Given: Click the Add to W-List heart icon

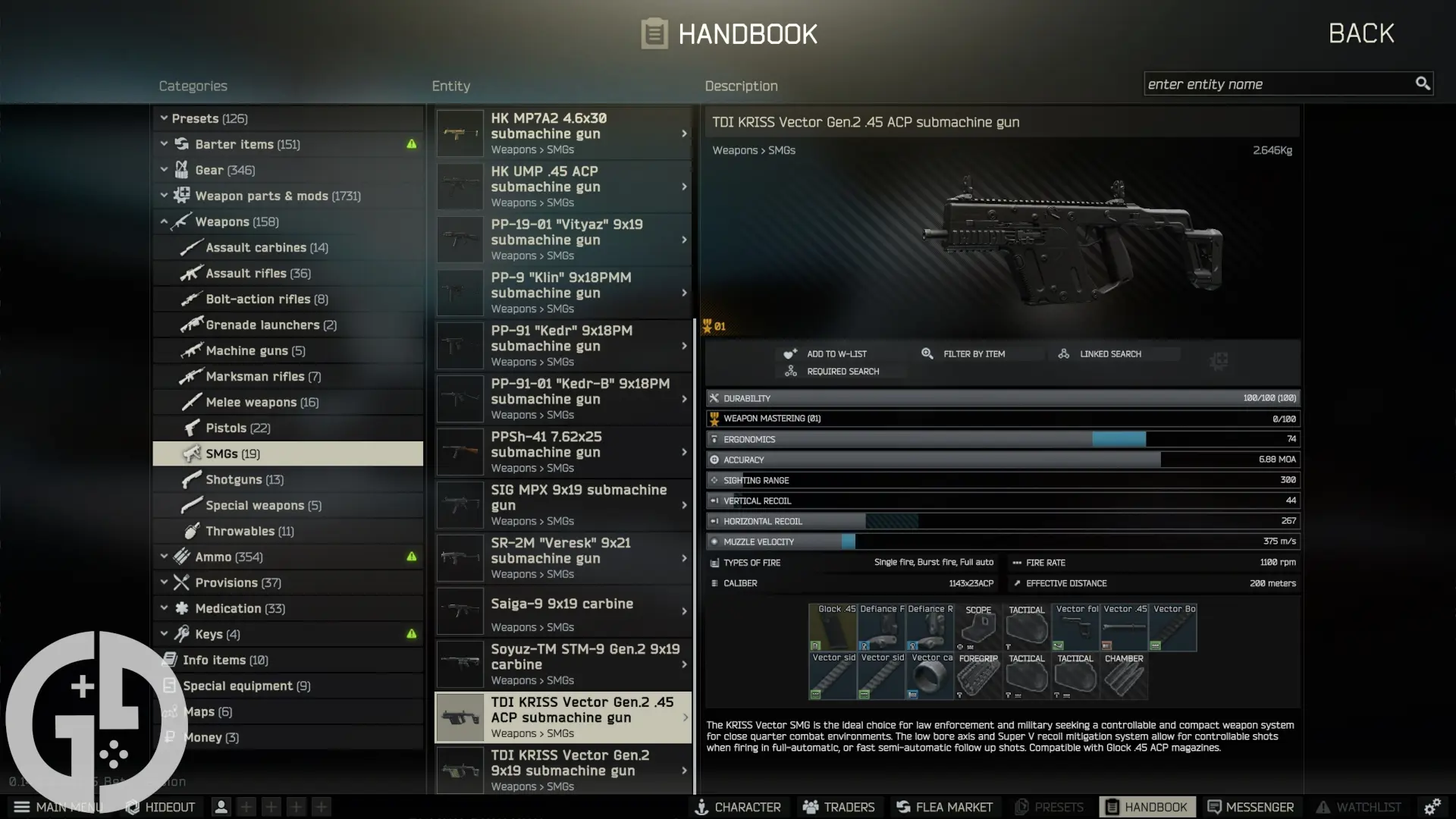Looking at the screenshot, I should [791, 353].
